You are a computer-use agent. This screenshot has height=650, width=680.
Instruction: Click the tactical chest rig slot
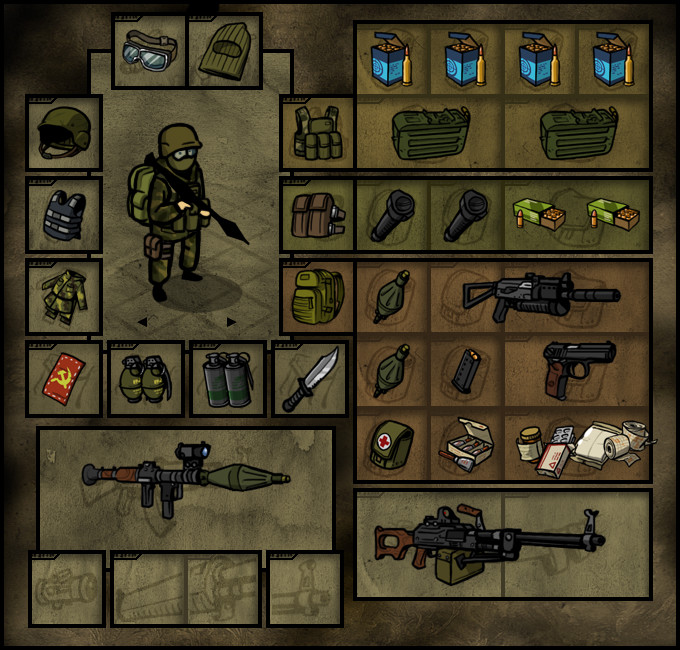coord(318,133)
